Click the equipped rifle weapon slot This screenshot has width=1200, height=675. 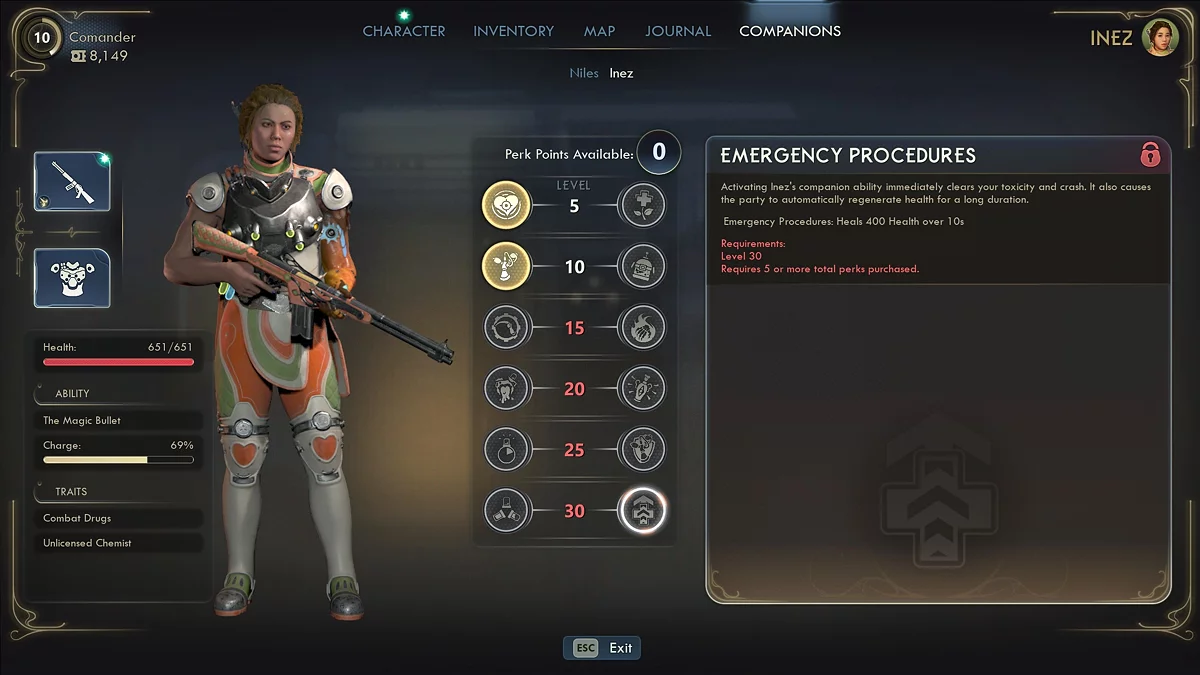(72, 182)
